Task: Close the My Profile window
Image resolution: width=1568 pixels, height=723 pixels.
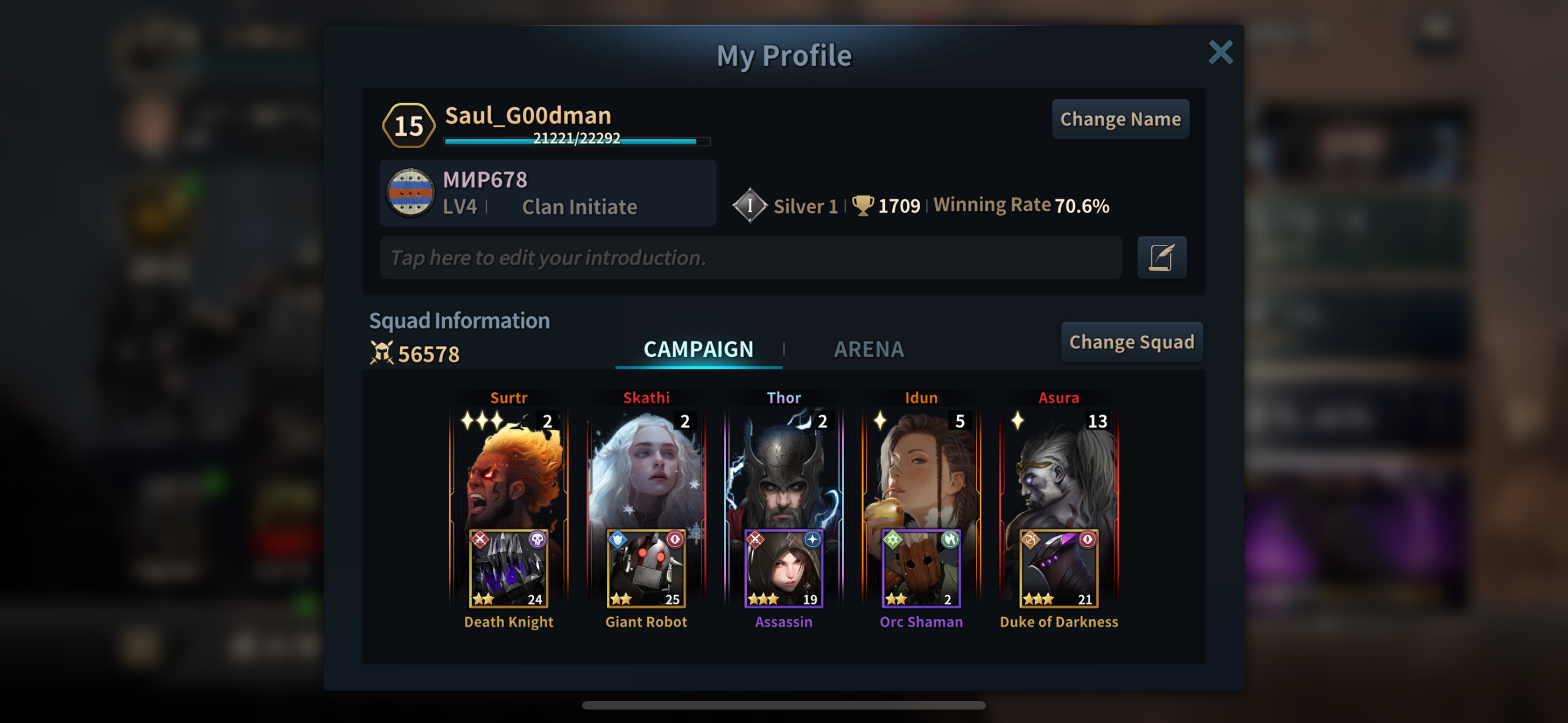Action: 1220,52
